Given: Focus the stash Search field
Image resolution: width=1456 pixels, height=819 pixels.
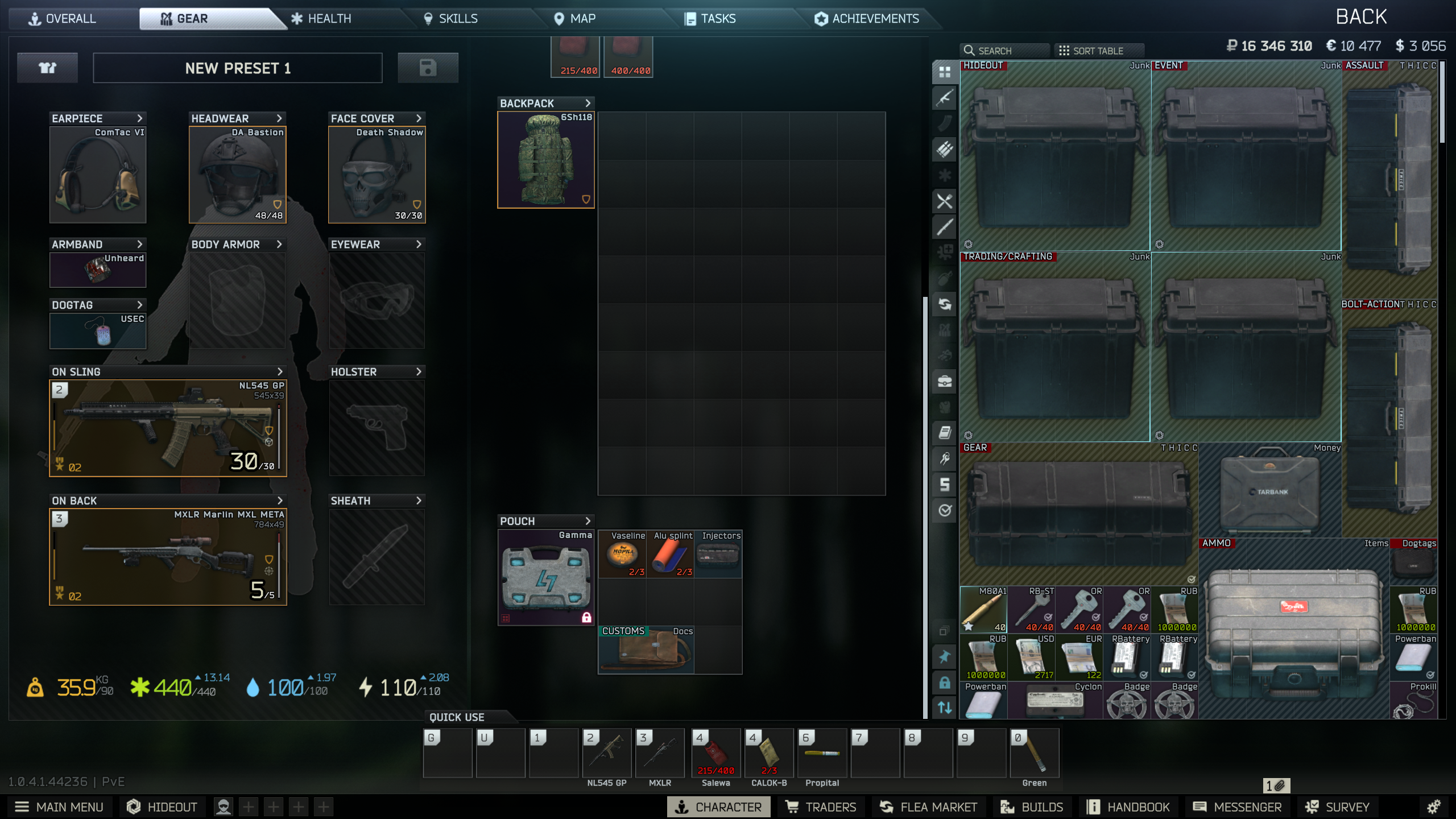Looking at the screenshot, I should (1004, 51).
